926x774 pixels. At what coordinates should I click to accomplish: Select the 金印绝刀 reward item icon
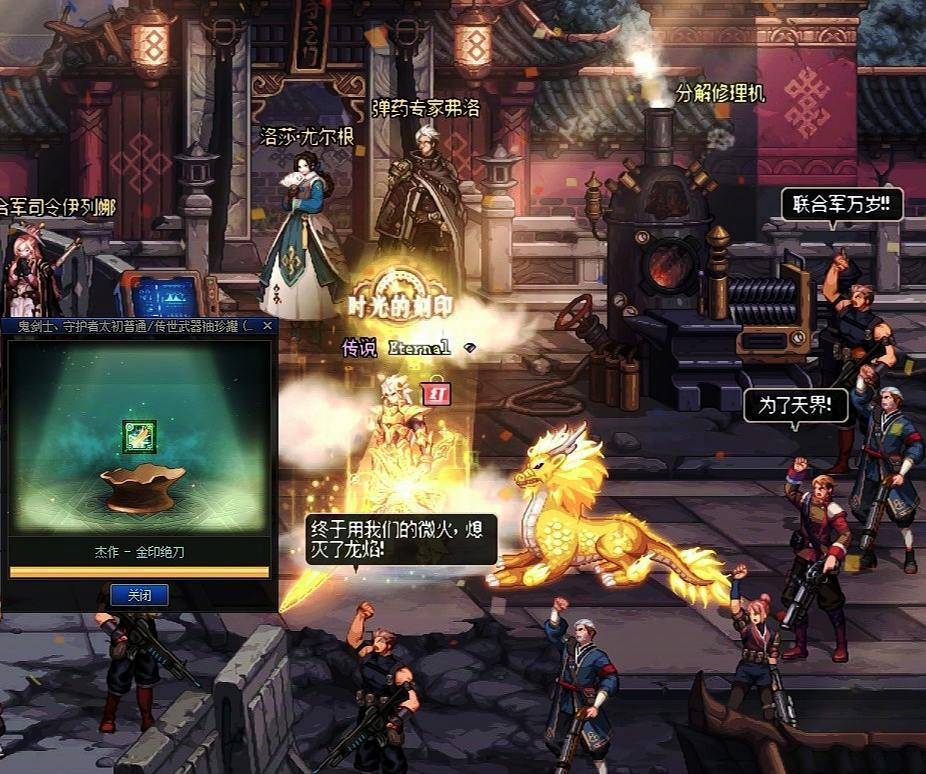click(139, 436)
